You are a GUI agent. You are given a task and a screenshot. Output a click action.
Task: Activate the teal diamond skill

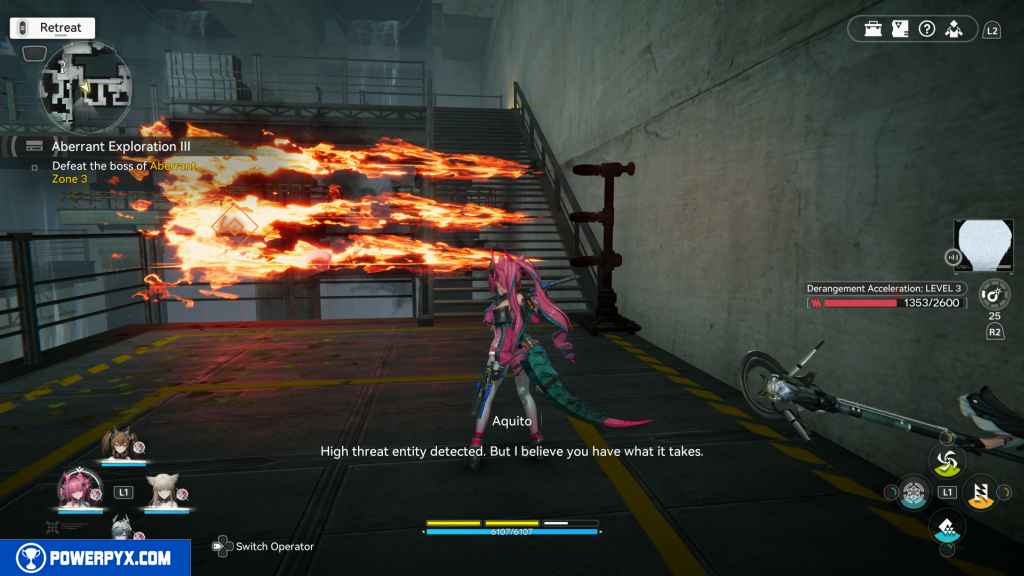(946, 524)
